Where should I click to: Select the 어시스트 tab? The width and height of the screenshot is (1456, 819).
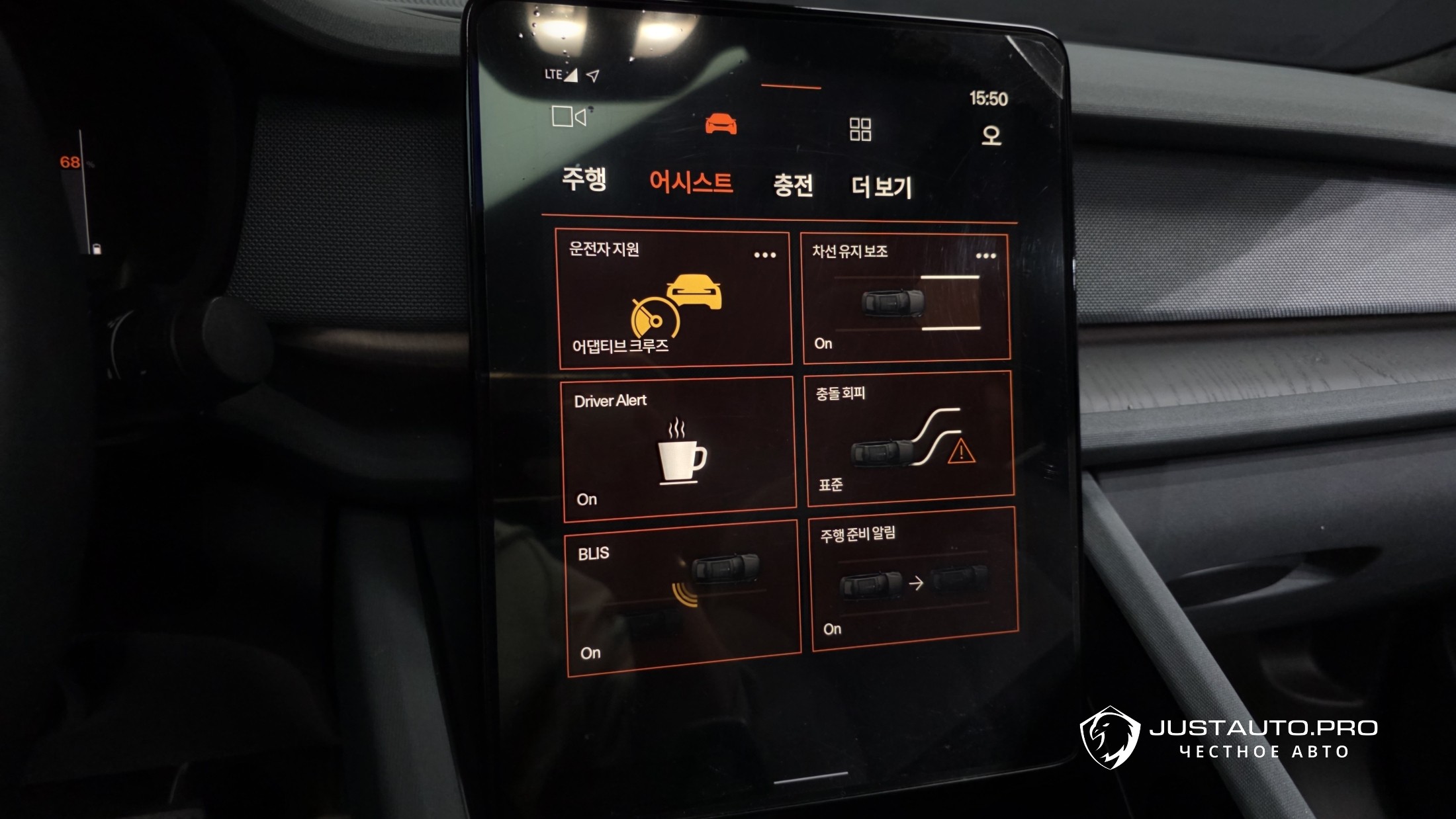point(690,182)
